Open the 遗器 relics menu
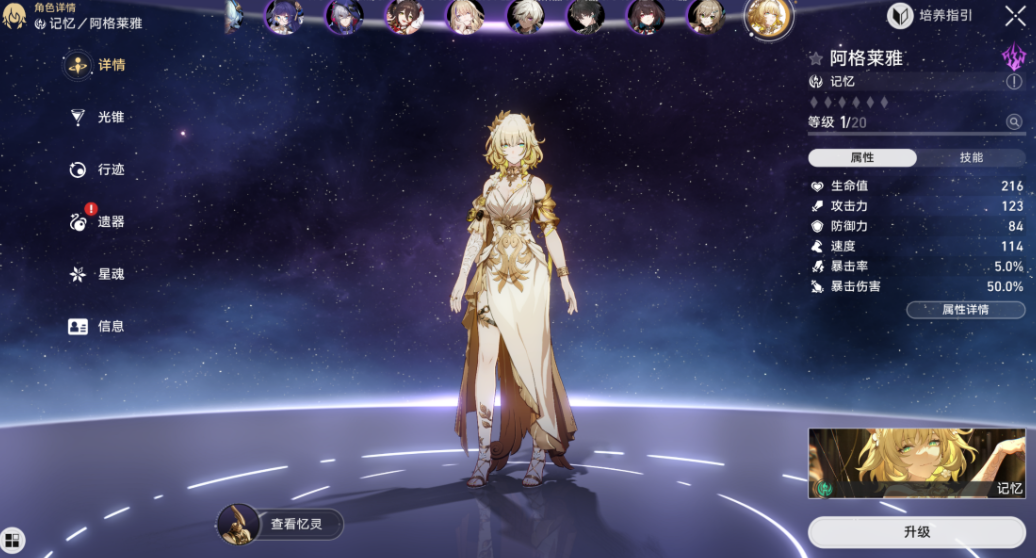The width and height of the screenshot is (1036, 558). 98,222
